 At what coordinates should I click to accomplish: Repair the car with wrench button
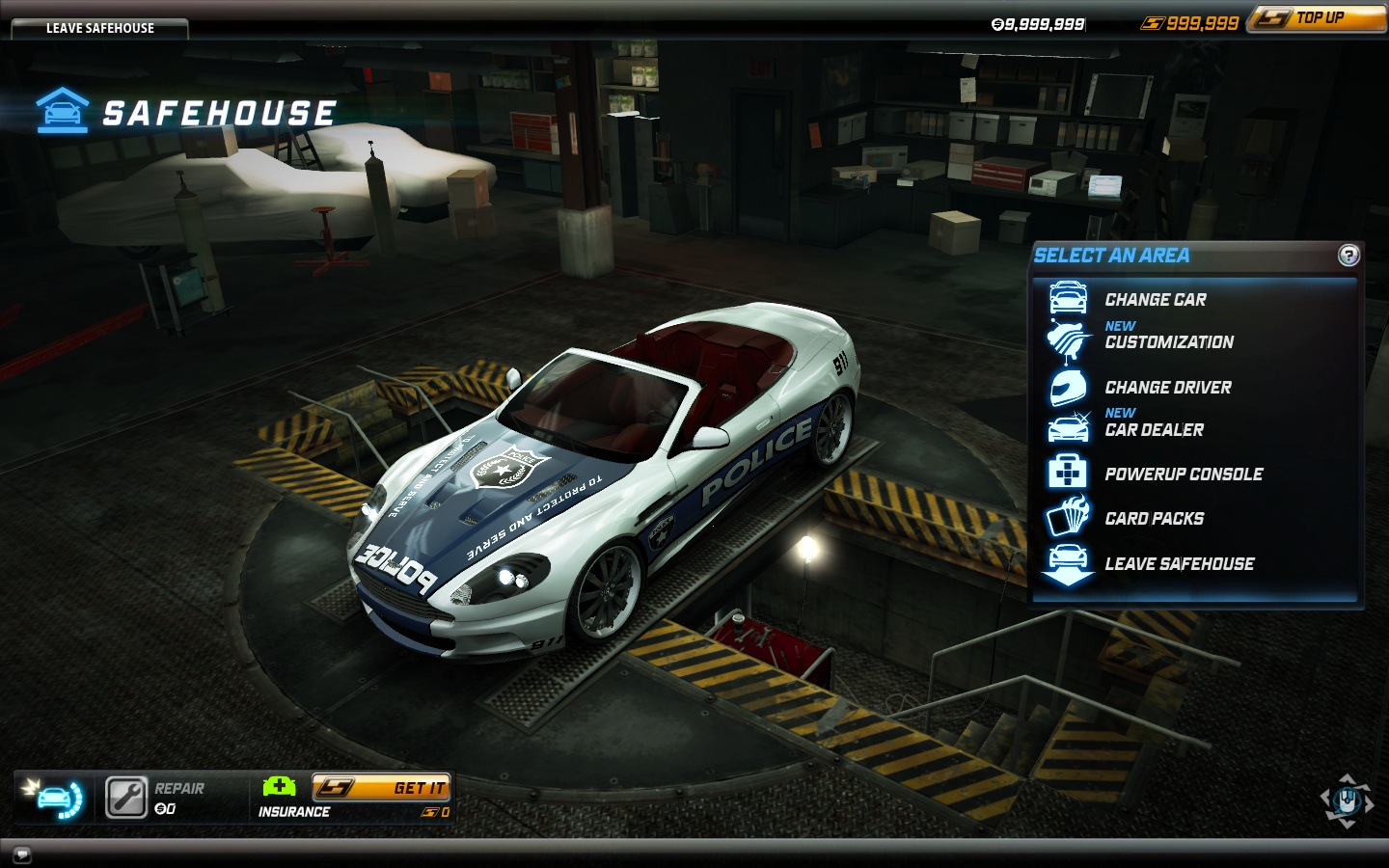click(x=126, y=798)
